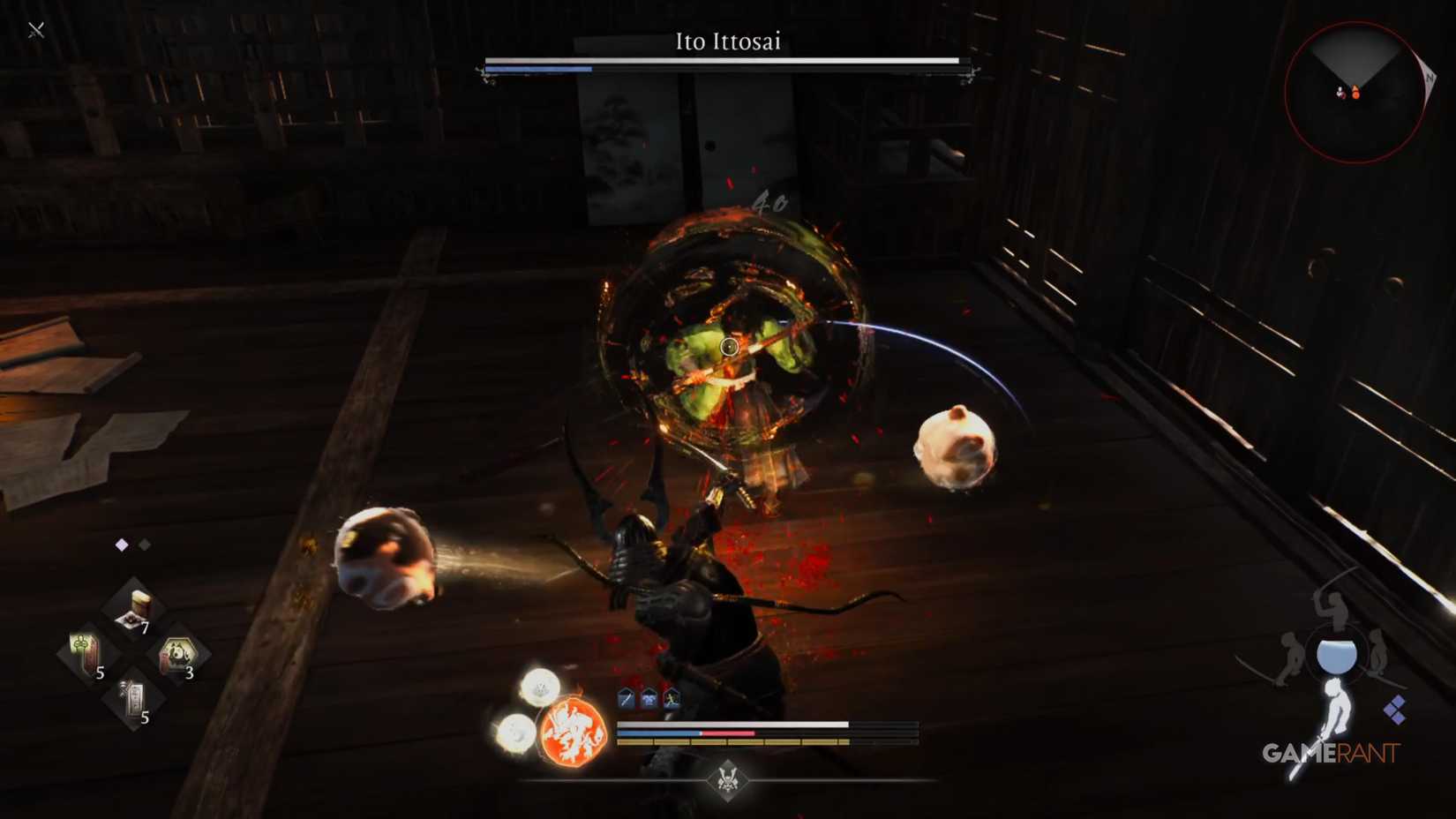The width and height of the screenshot is (1456, 819).
Task: Click the glowing white buff orb near the combat art
Action: point(539,688)
